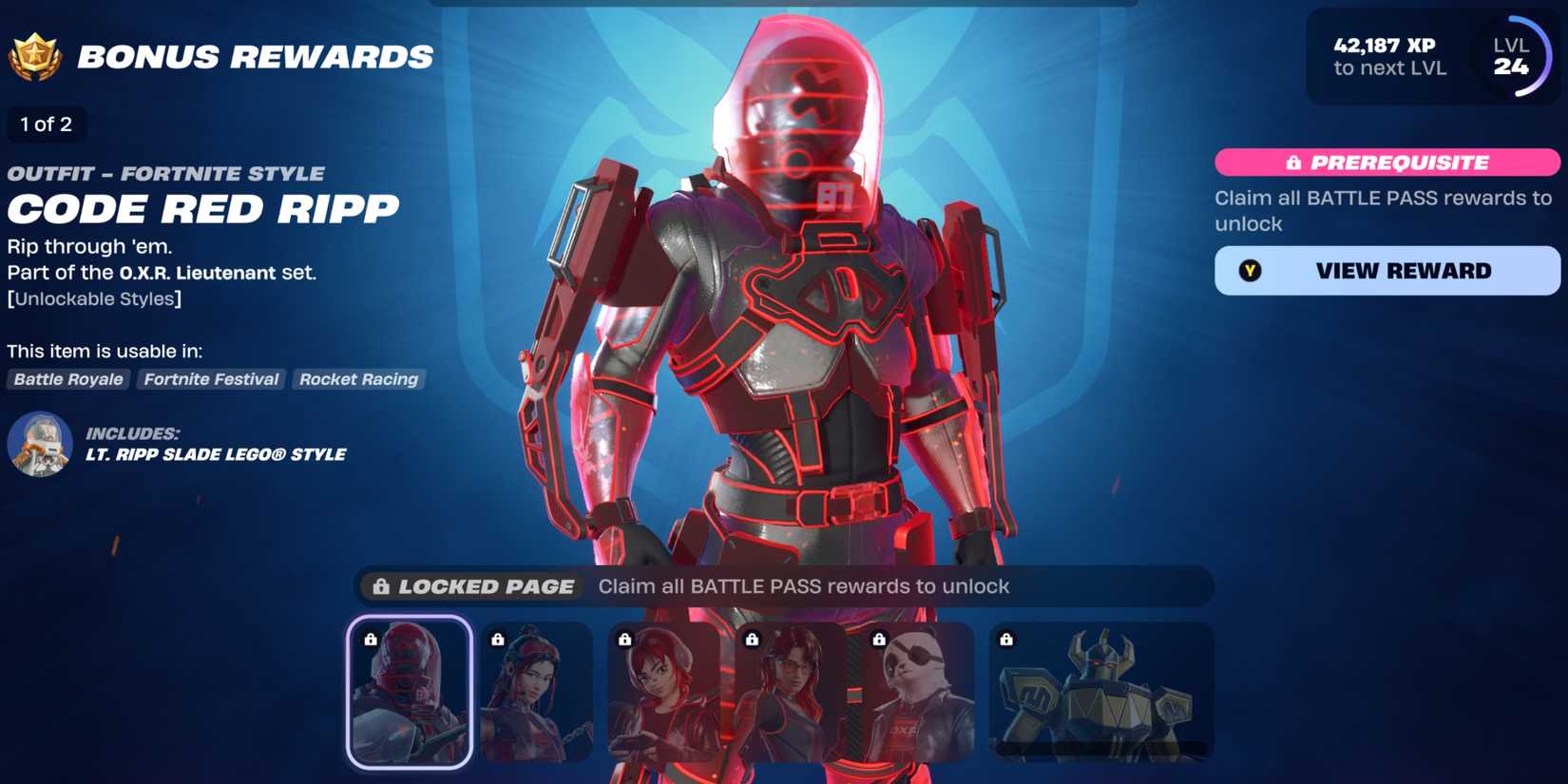Click the Battle Pass star icon beside Bonus Rewards
This screenshot has height=784, width=1568.
click(x=35, y=55)
